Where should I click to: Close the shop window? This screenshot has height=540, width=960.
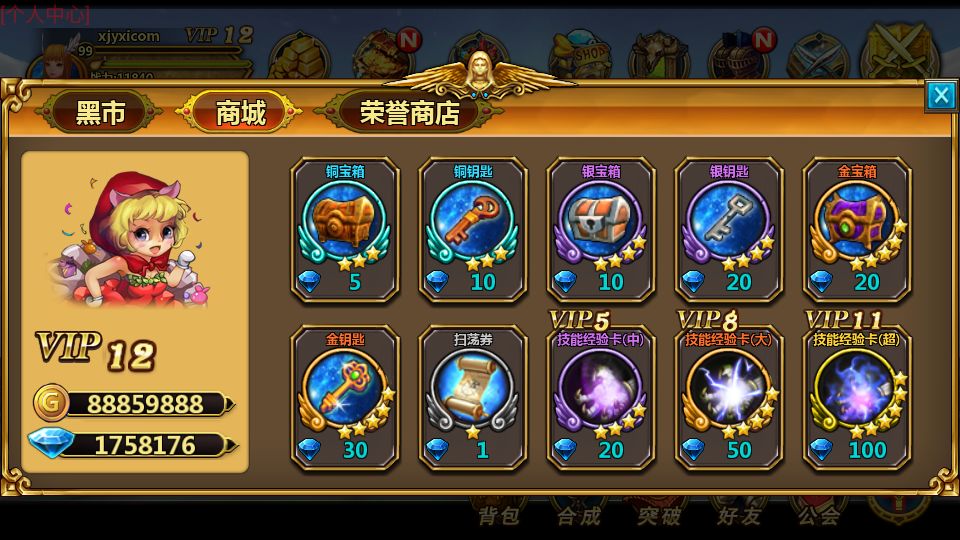[941, 95]
